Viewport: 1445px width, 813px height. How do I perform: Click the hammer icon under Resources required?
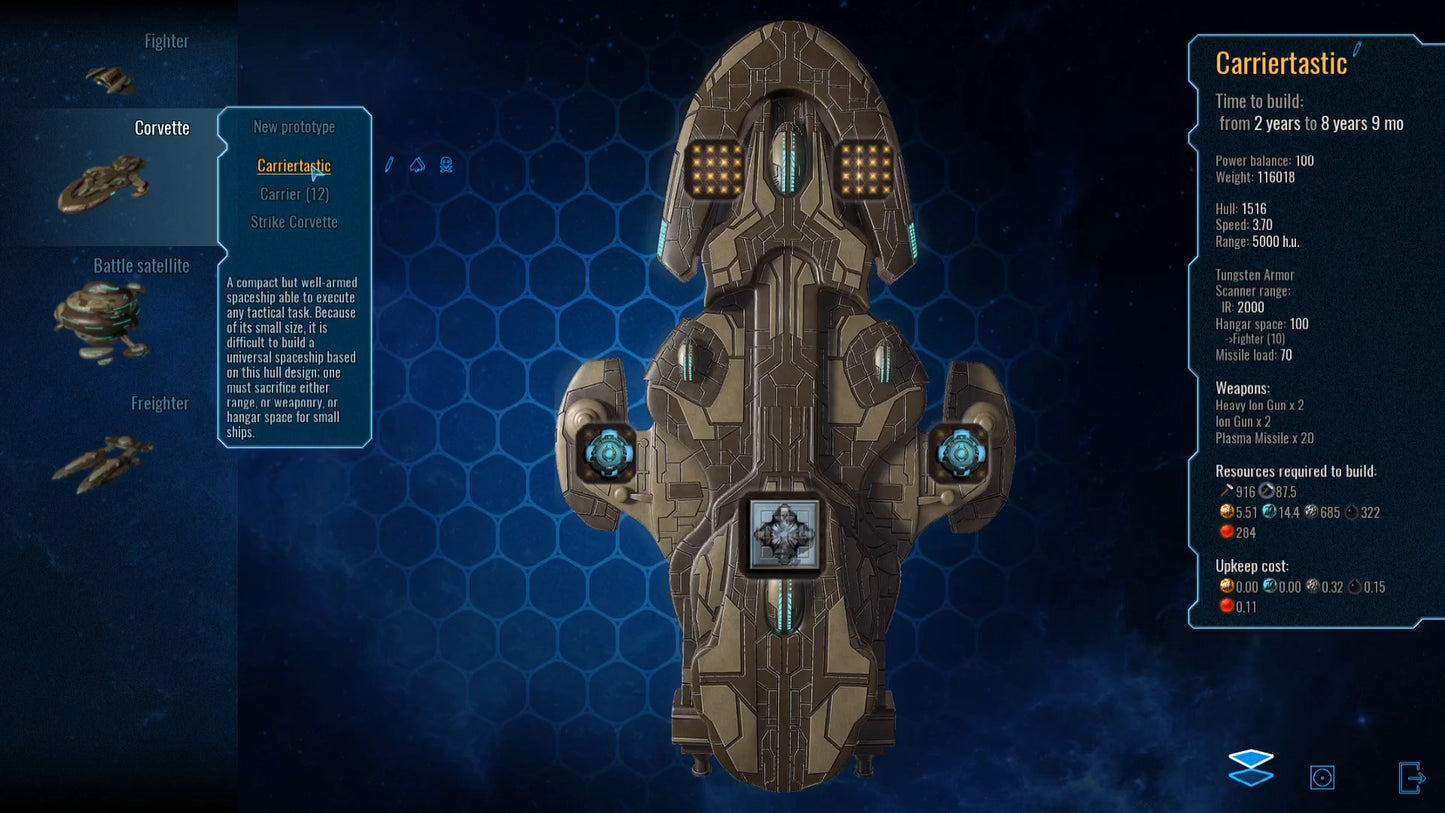pyautogui.click(x=1227, y=491)
